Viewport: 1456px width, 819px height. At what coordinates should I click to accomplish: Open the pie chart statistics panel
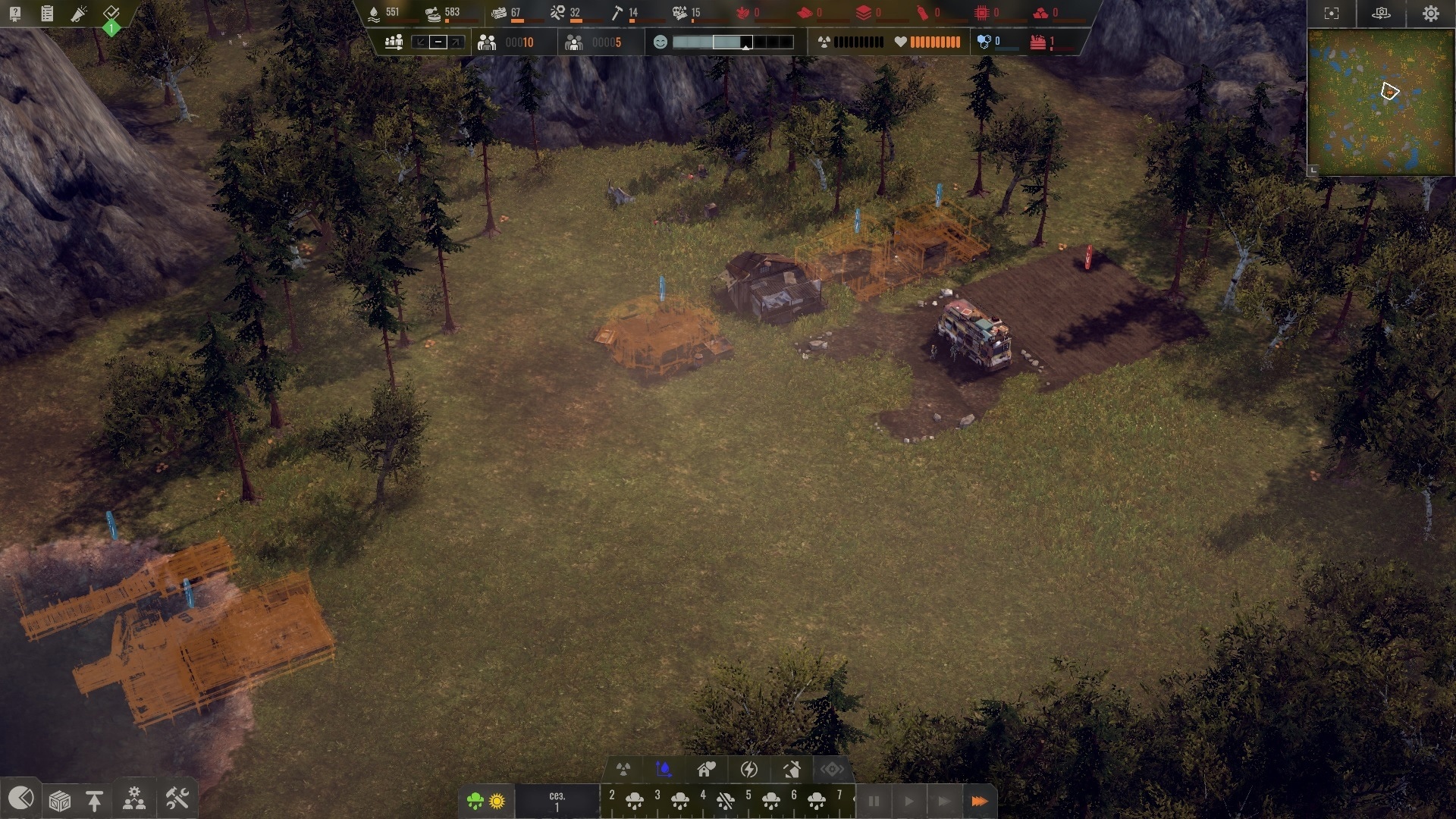[x=20, y=799]
